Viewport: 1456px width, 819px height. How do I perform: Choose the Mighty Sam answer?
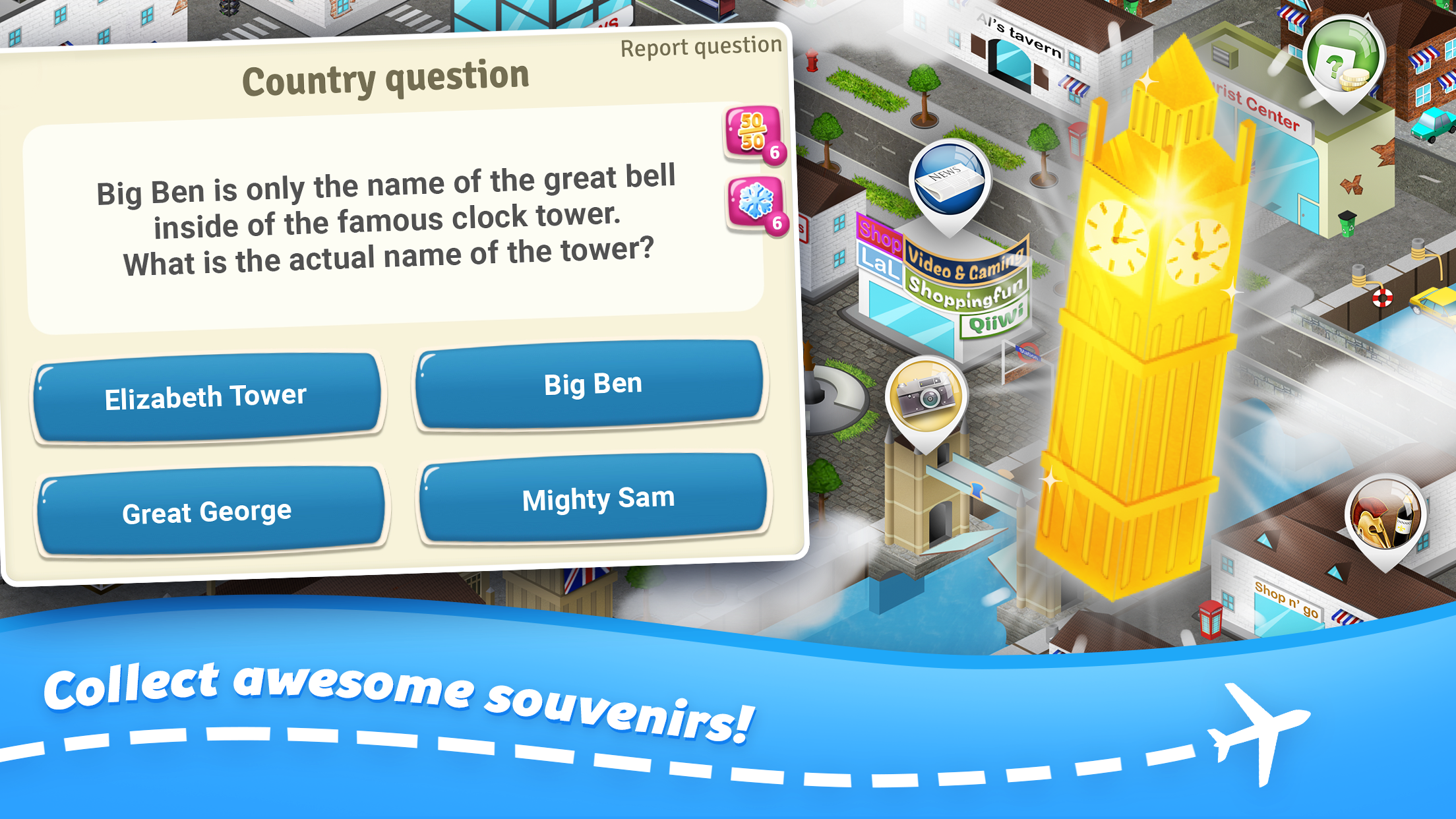point(597,499)
